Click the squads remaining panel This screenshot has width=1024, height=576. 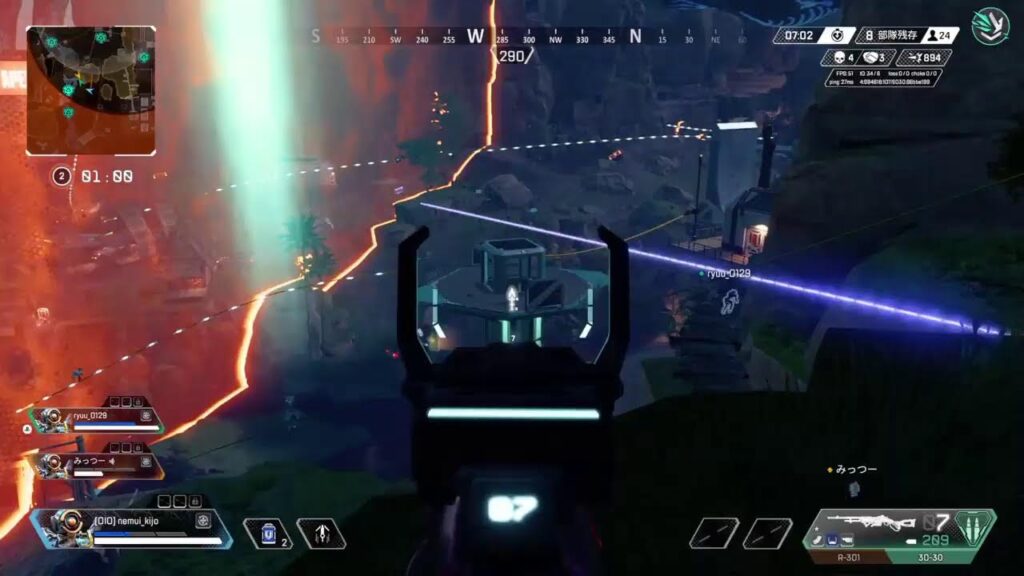[889, 35]
